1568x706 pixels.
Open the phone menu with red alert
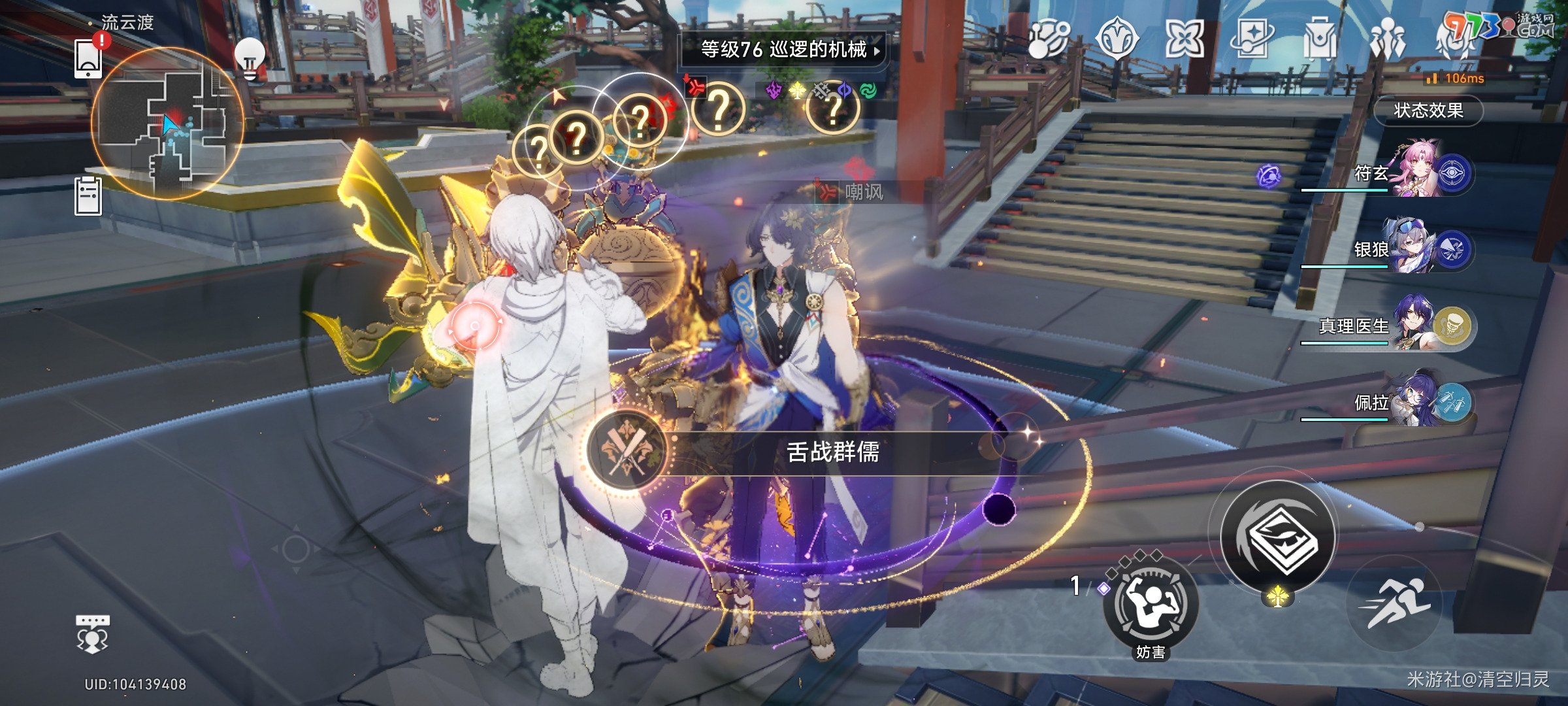[88, 58]
